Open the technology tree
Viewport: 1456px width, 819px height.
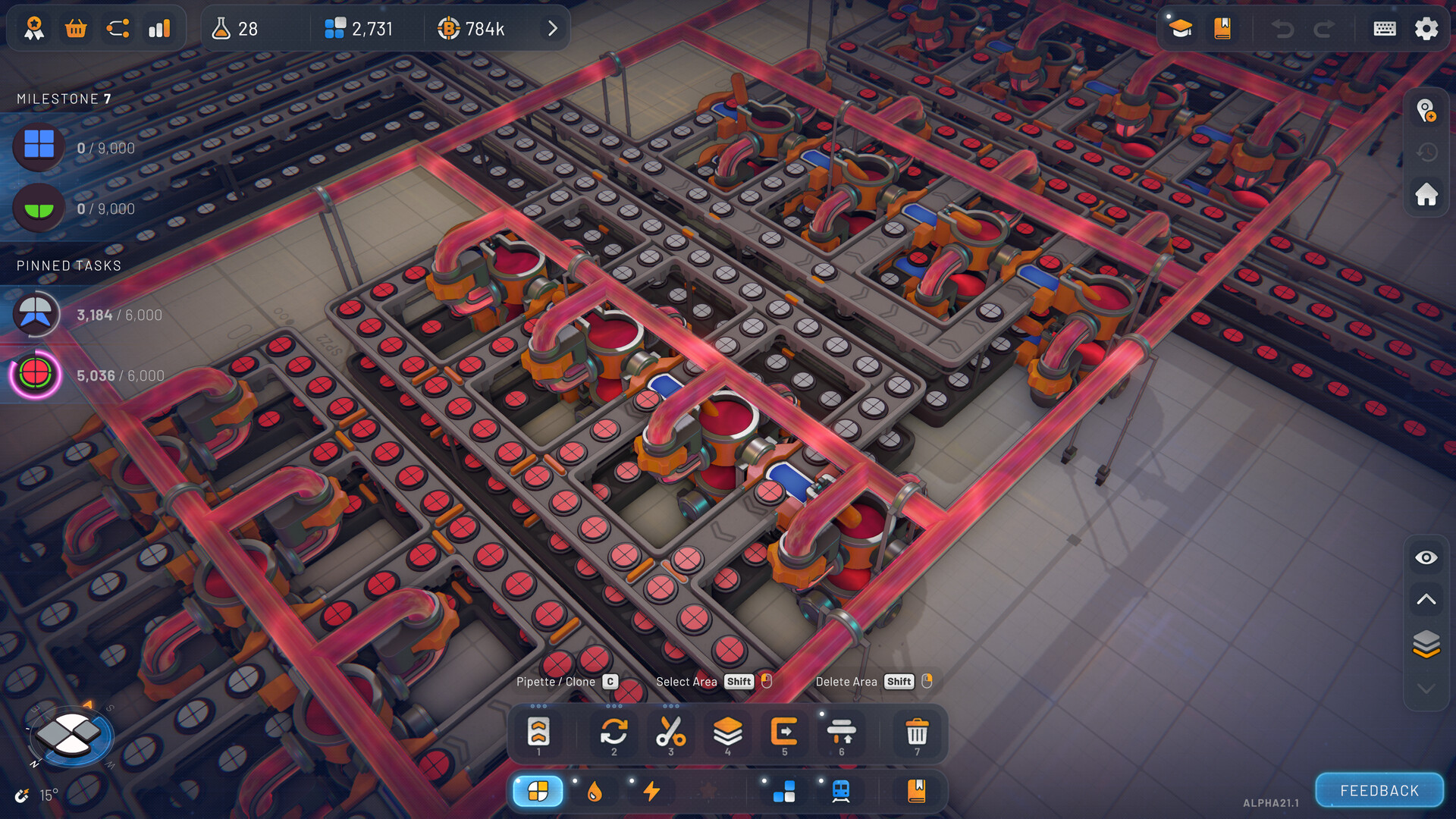pyautogui.click(x=118, y=28)
